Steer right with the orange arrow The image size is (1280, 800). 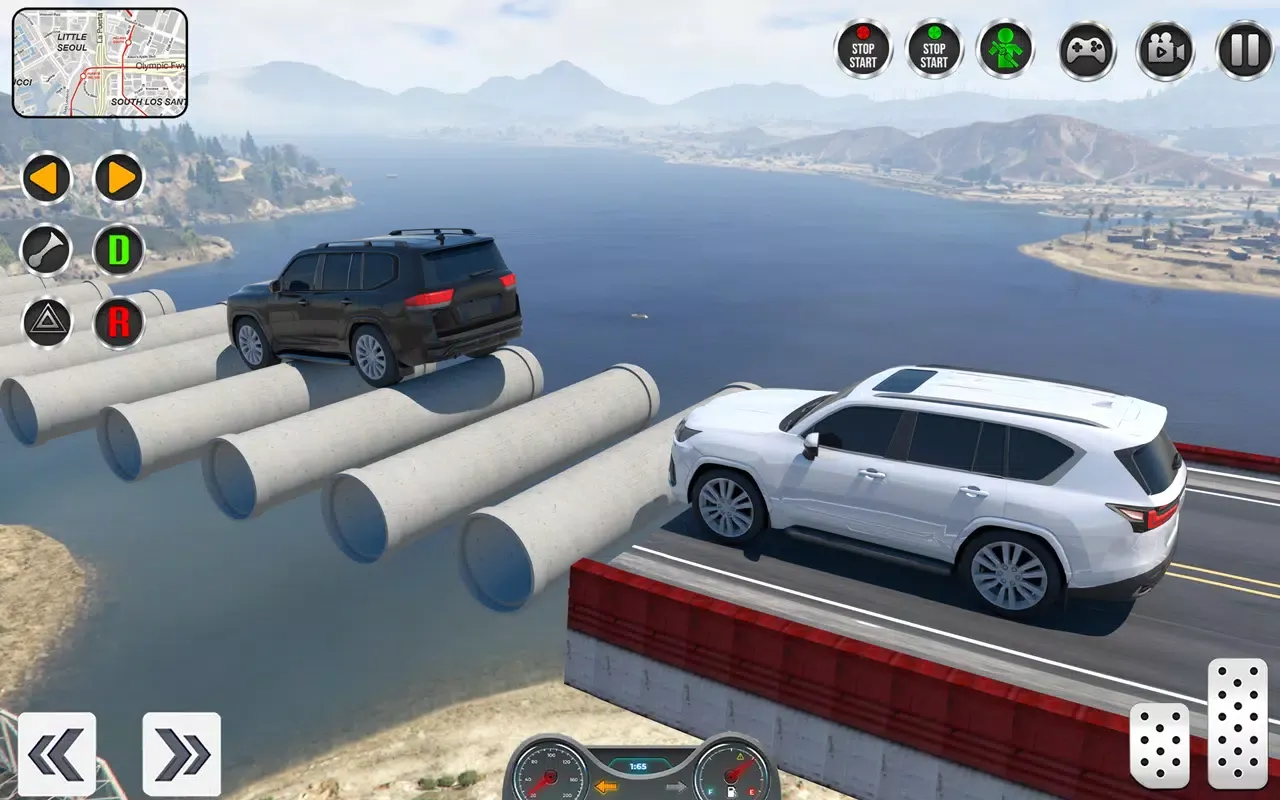click(x=117, y=180)
